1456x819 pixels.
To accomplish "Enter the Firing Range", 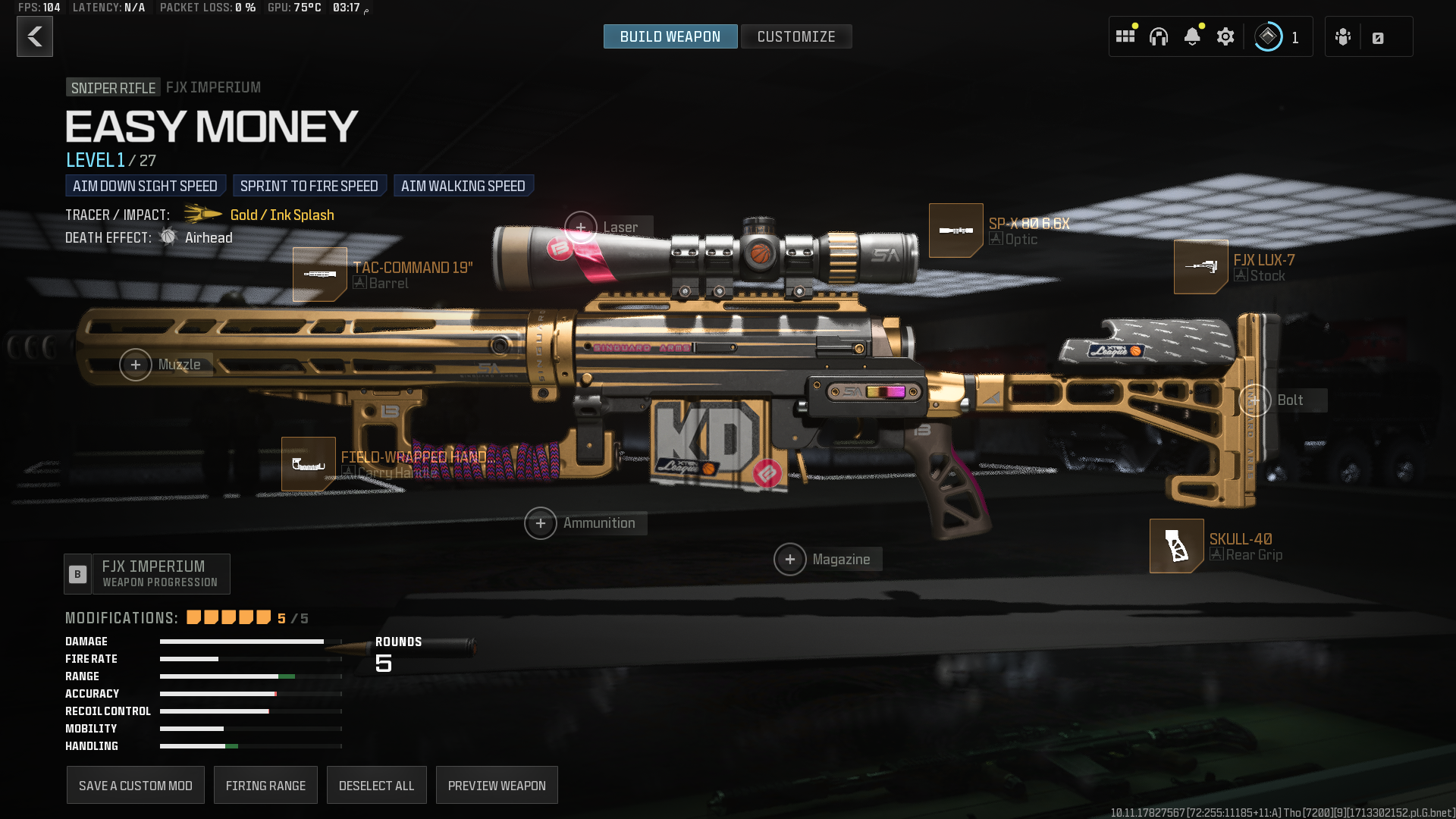I will tap(265, 786).
